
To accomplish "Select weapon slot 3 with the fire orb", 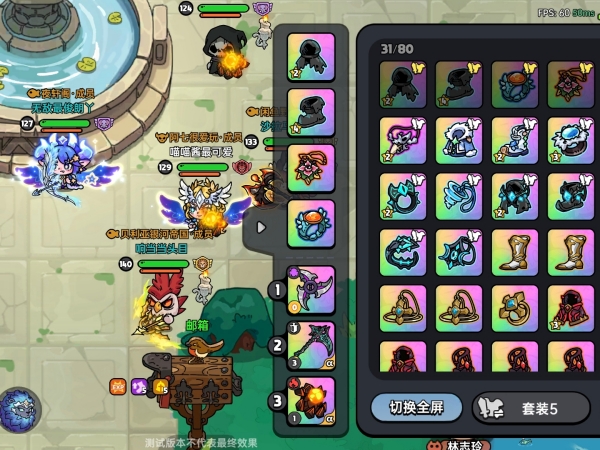I will [x=311, y=401].
